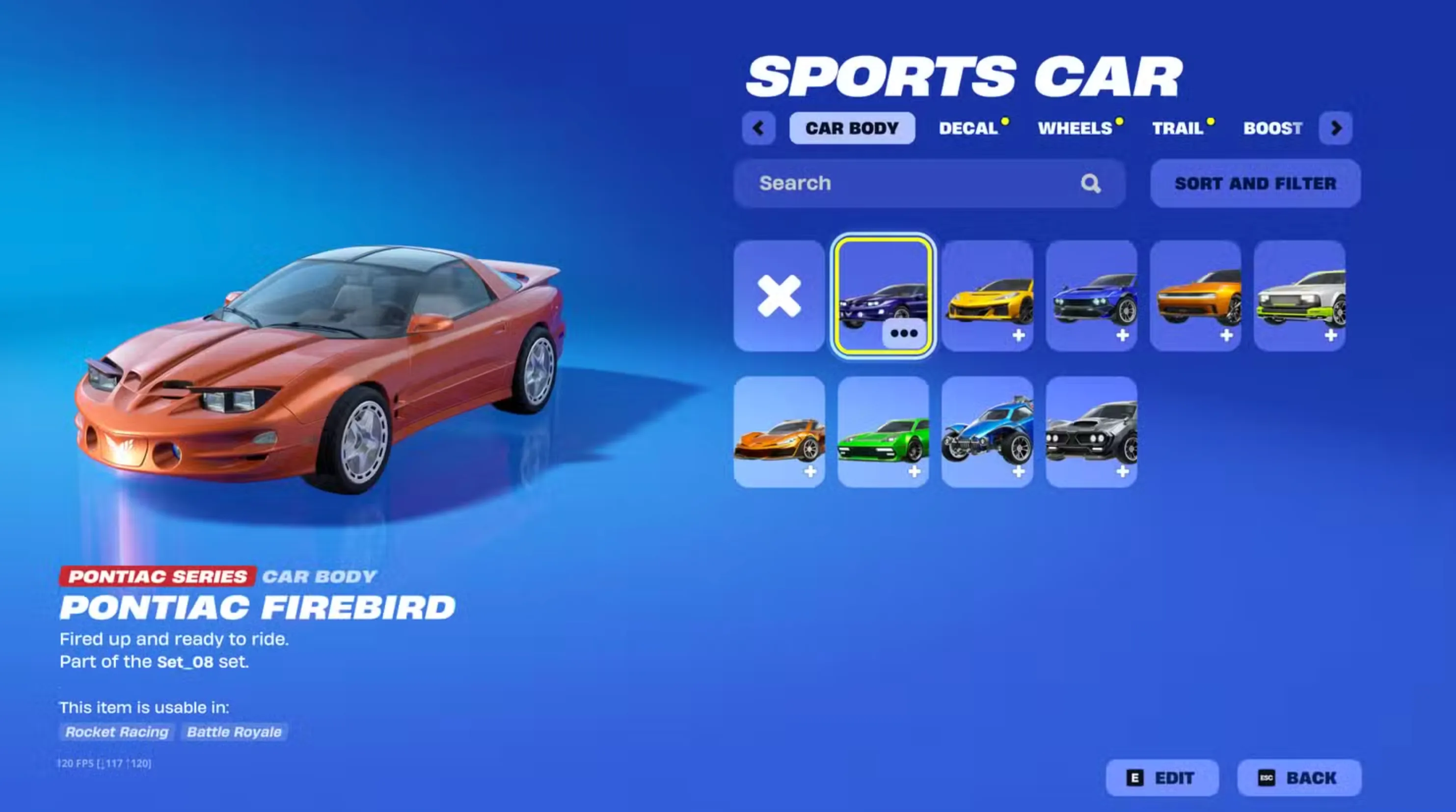
Task: Expand more options under the Boost tab
Action: tap(1336, 128)
